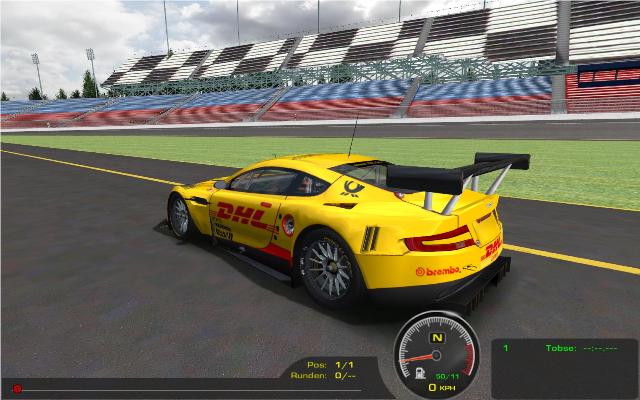Image resolution: width=640 pixels, height=400 pixels.
Task: Select the Tobse row in the standings panel
Action: pyautogui.click(x=561, y=348)
